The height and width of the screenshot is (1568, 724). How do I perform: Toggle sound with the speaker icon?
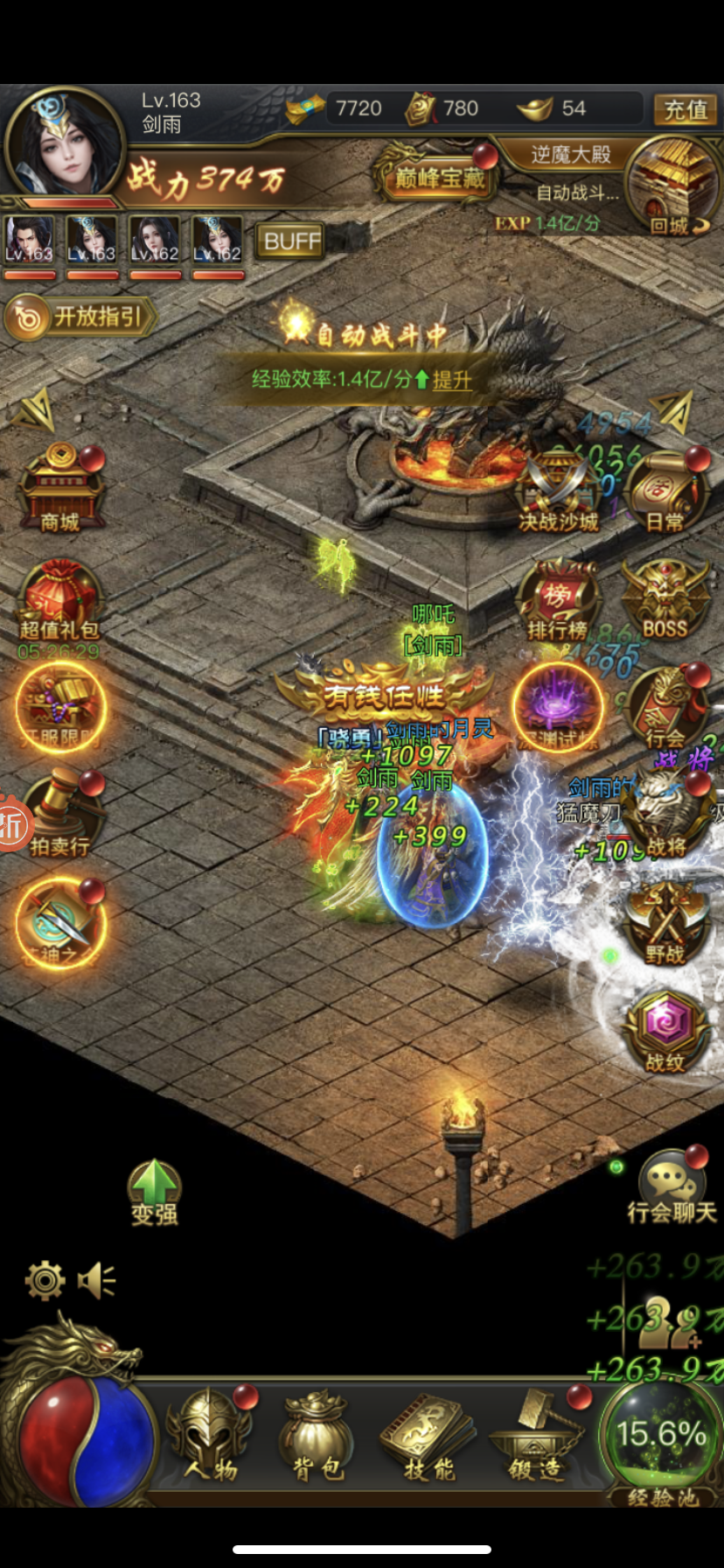point(96,1281)
